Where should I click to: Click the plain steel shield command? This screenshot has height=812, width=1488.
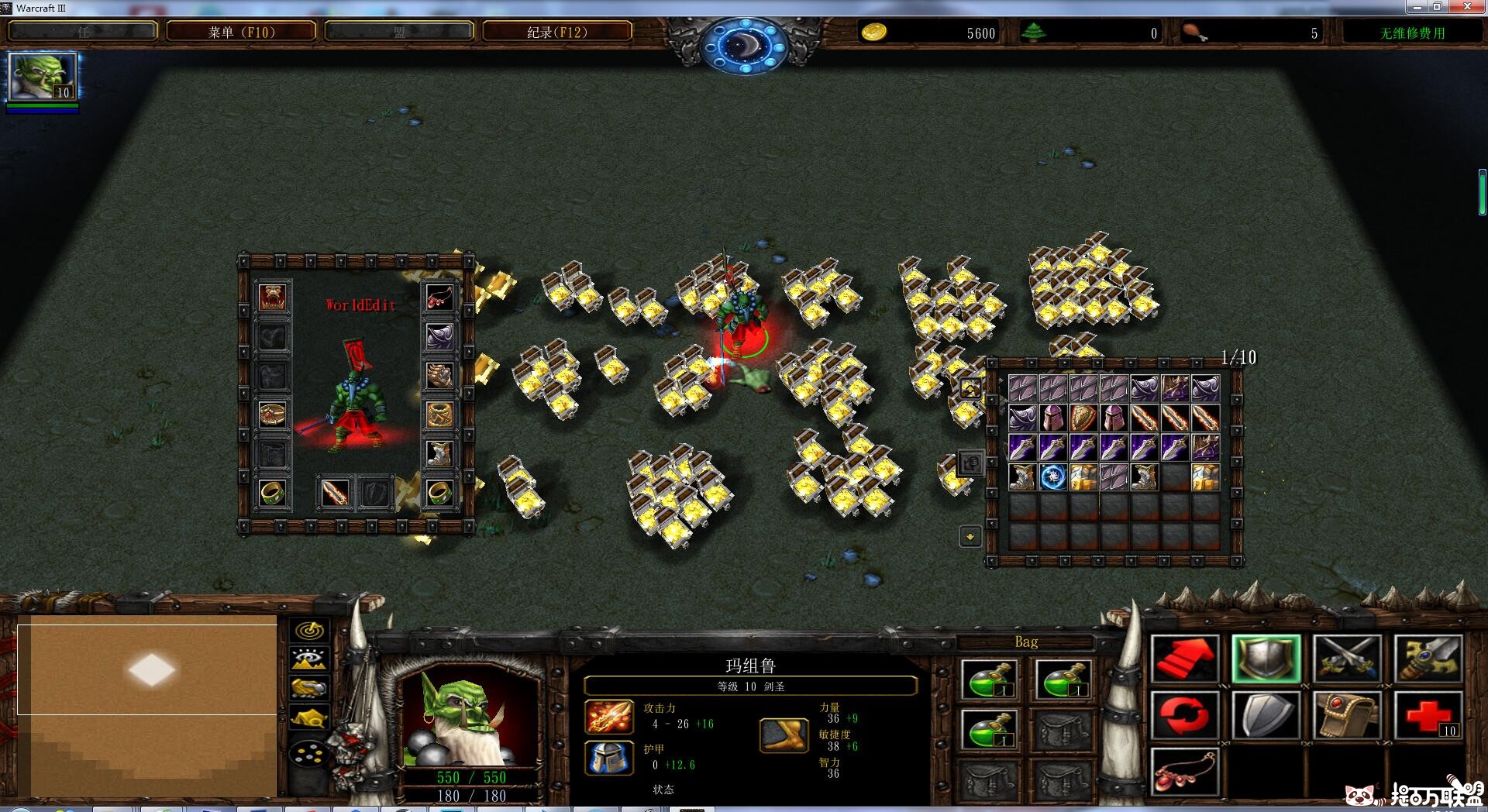coord(1266,714)
